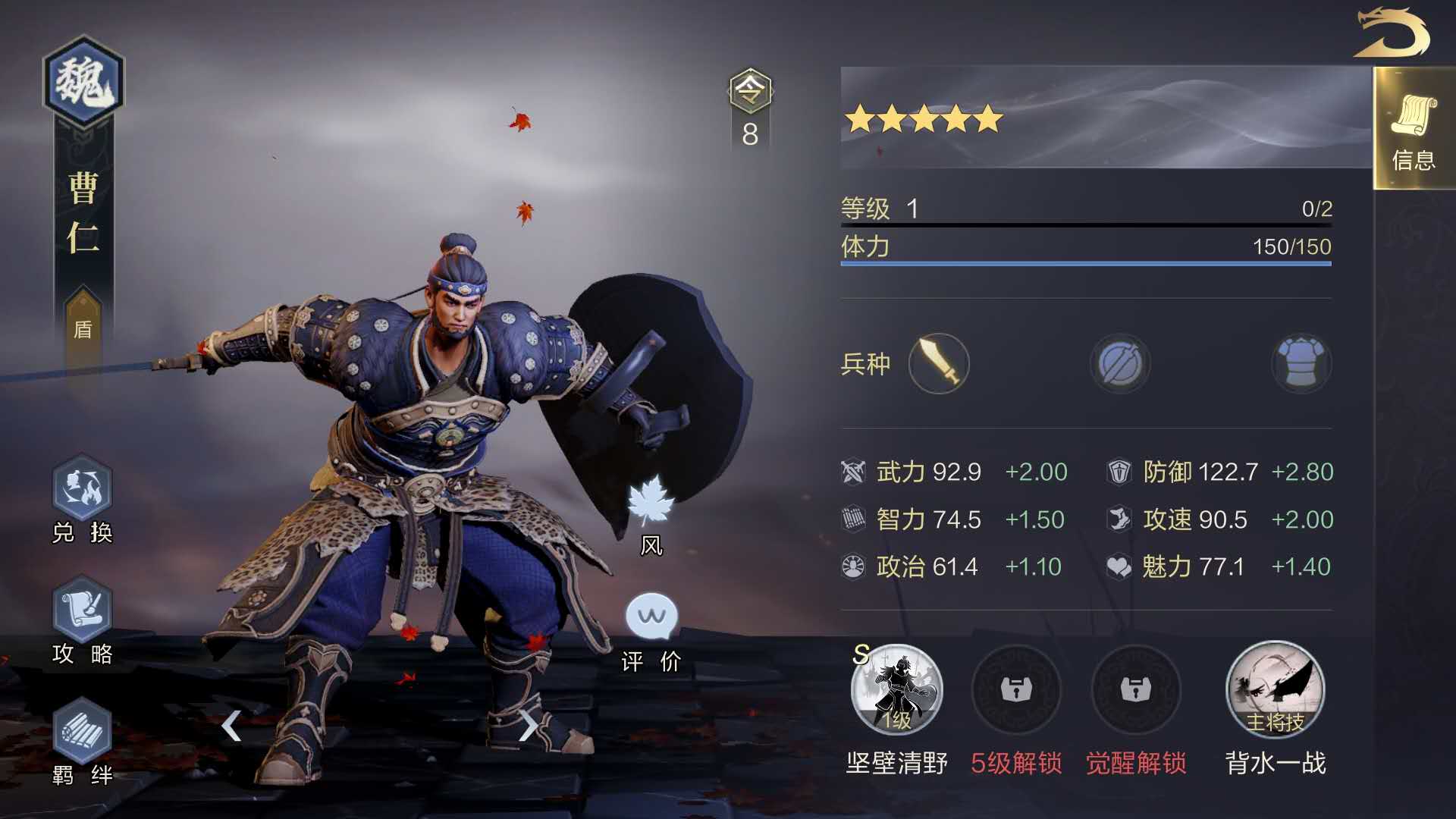The image size is (1456, 819).
Task: Select the shield troop type icon
Action: (1119, 364)
